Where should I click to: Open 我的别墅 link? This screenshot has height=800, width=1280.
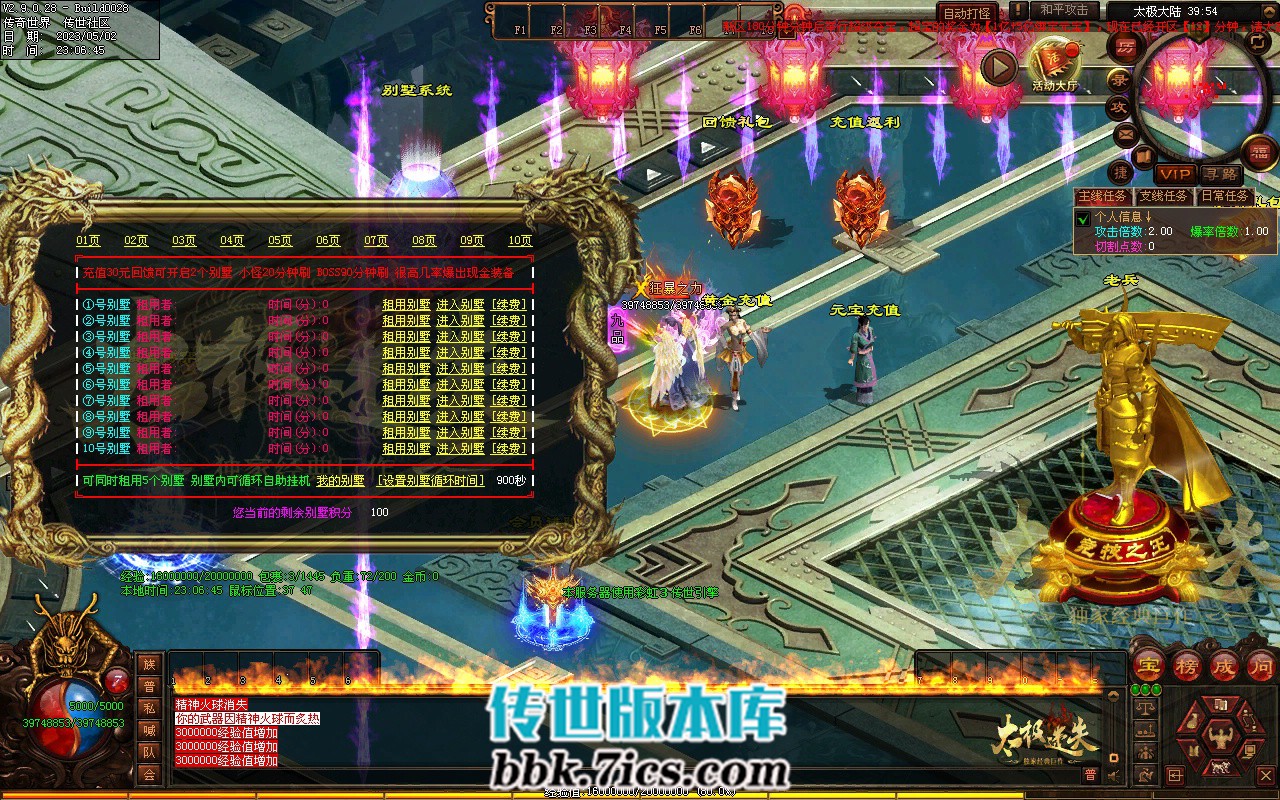[341, 481]
